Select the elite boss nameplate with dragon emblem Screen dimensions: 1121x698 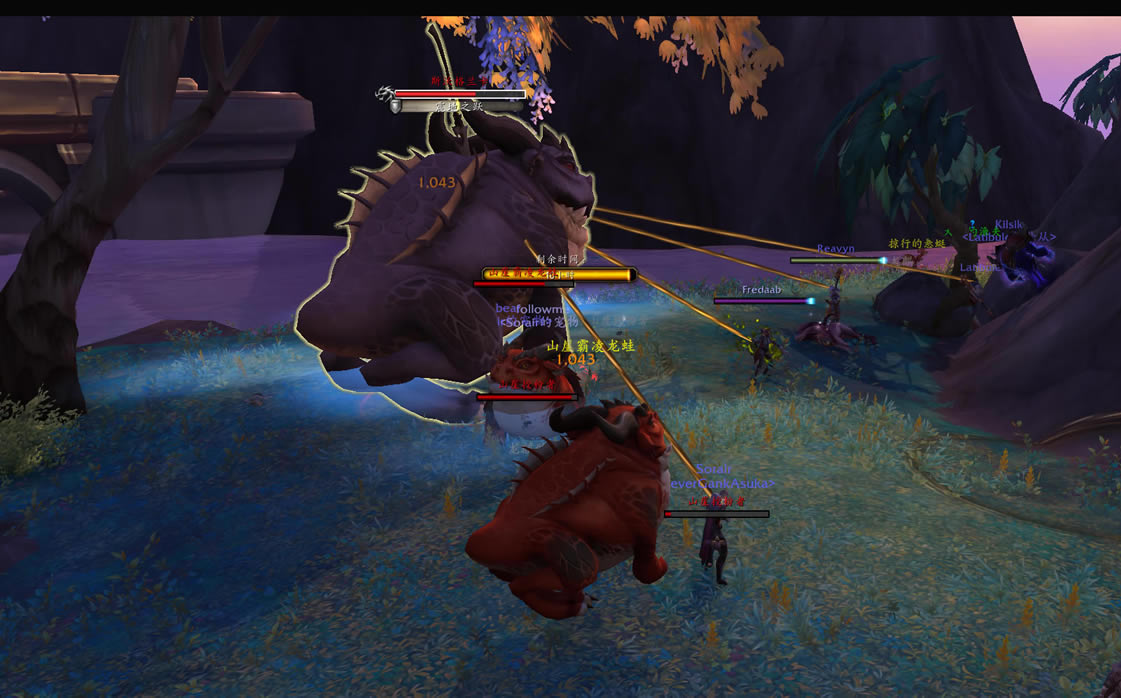pos(459,94)
